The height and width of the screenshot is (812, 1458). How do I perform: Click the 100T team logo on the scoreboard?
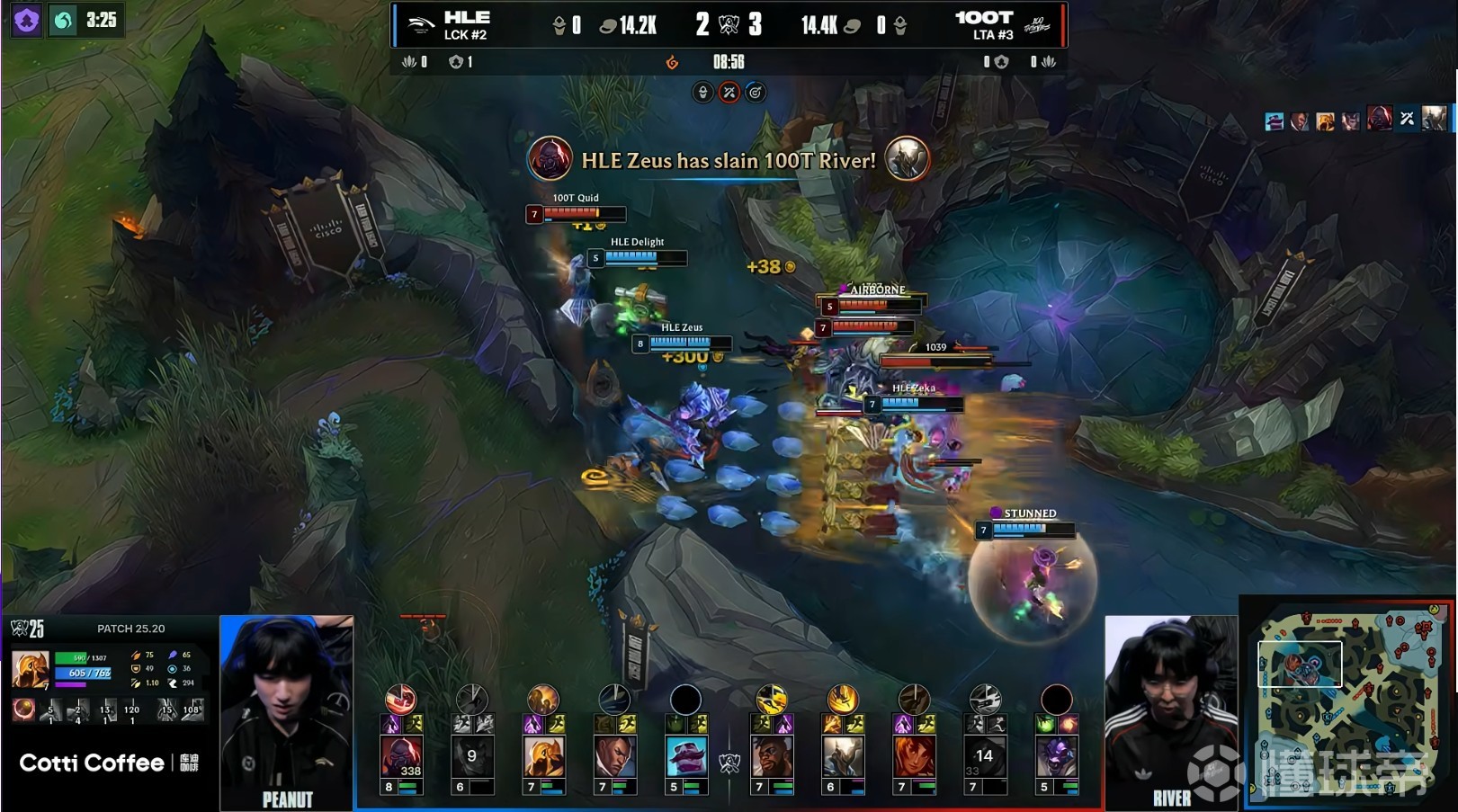tap(1037, 25)
